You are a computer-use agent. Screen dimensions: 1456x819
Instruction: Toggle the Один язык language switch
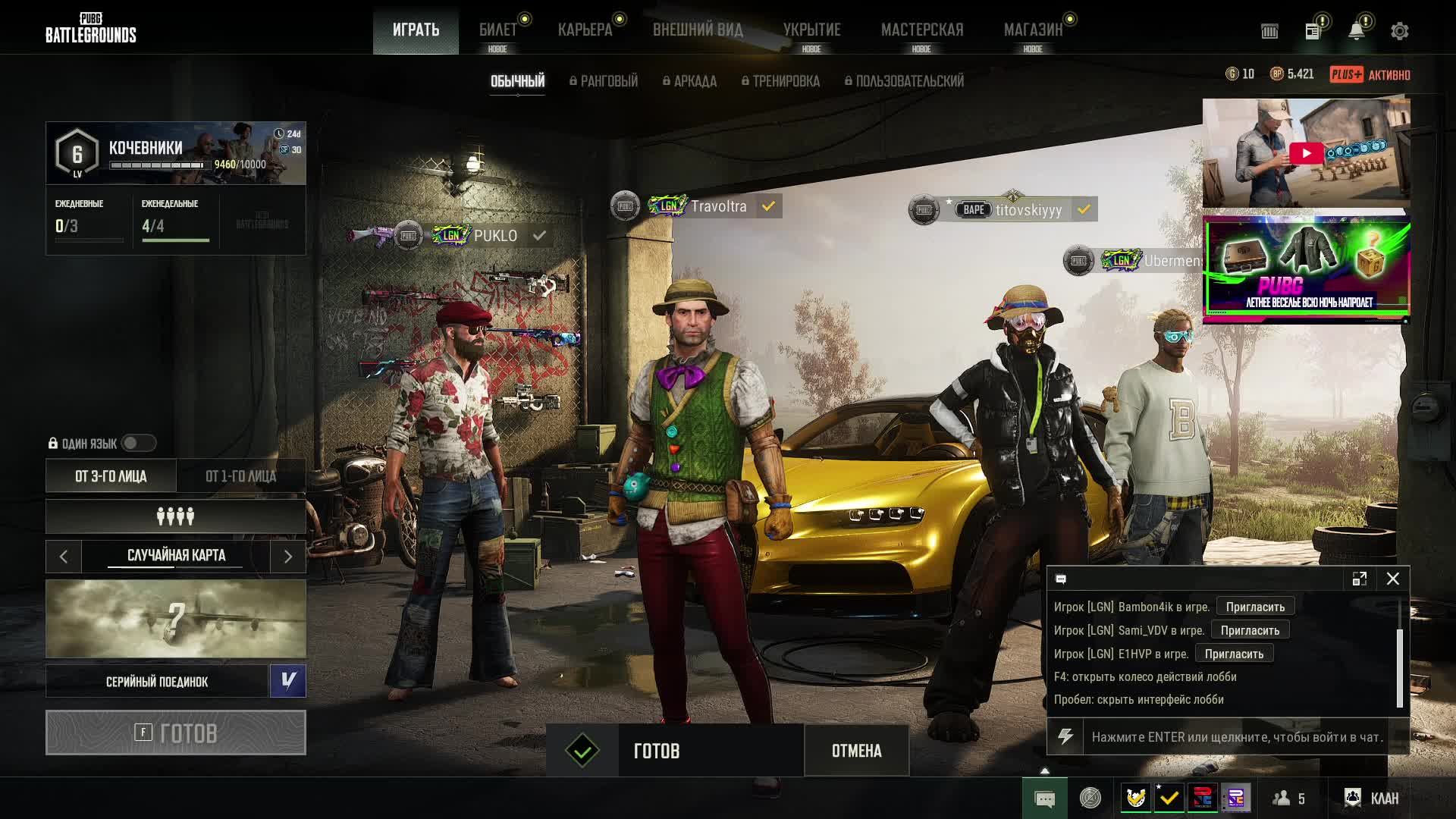point(139,443)
